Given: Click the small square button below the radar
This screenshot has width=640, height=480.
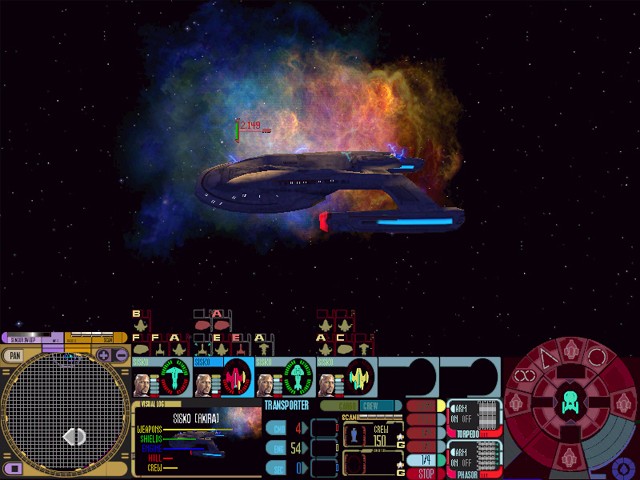Looking at the screenshot, I should coord(13,468).
